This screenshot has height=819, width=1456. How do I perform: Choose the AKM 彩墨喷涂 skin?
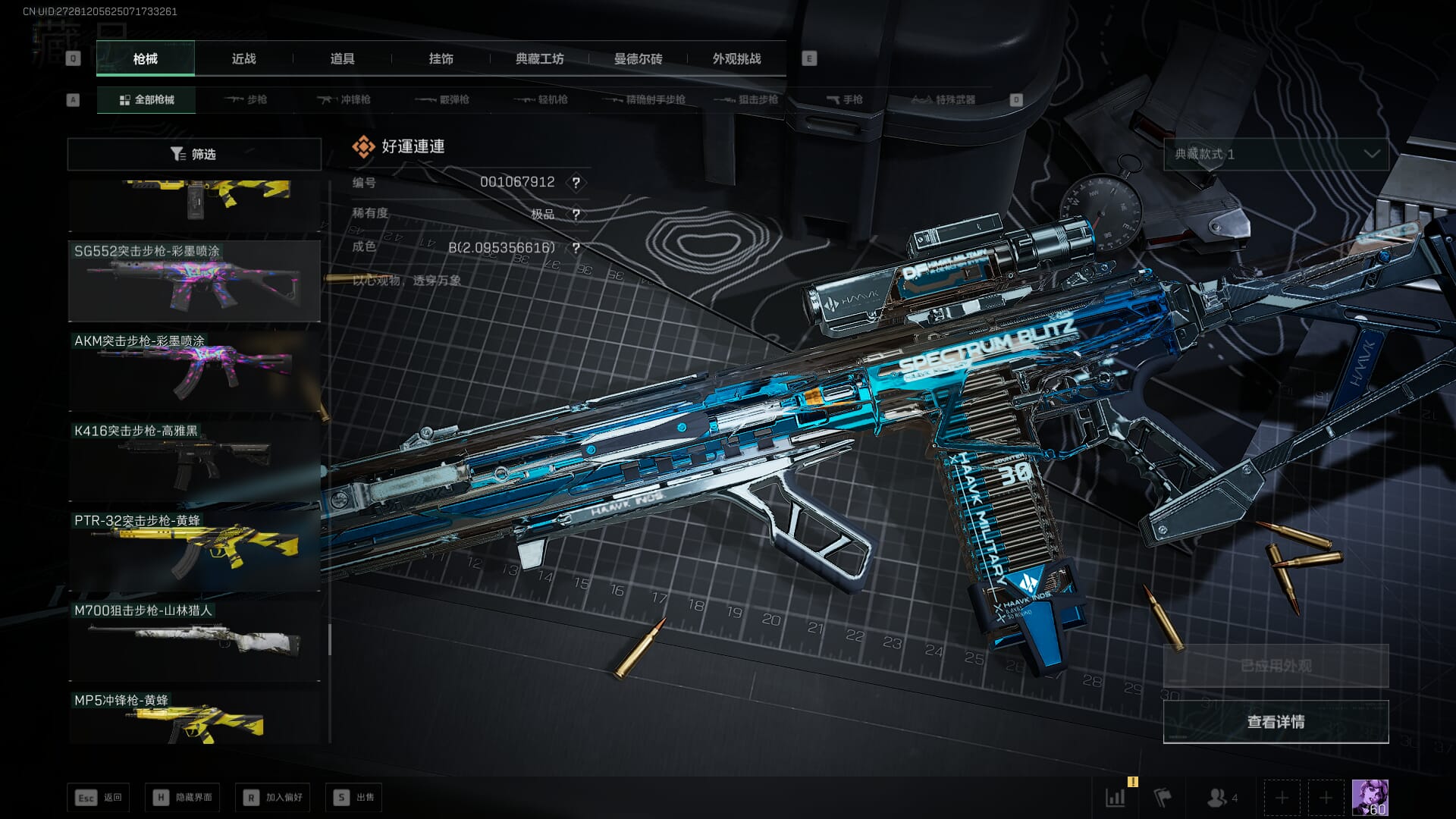[194, 372]
